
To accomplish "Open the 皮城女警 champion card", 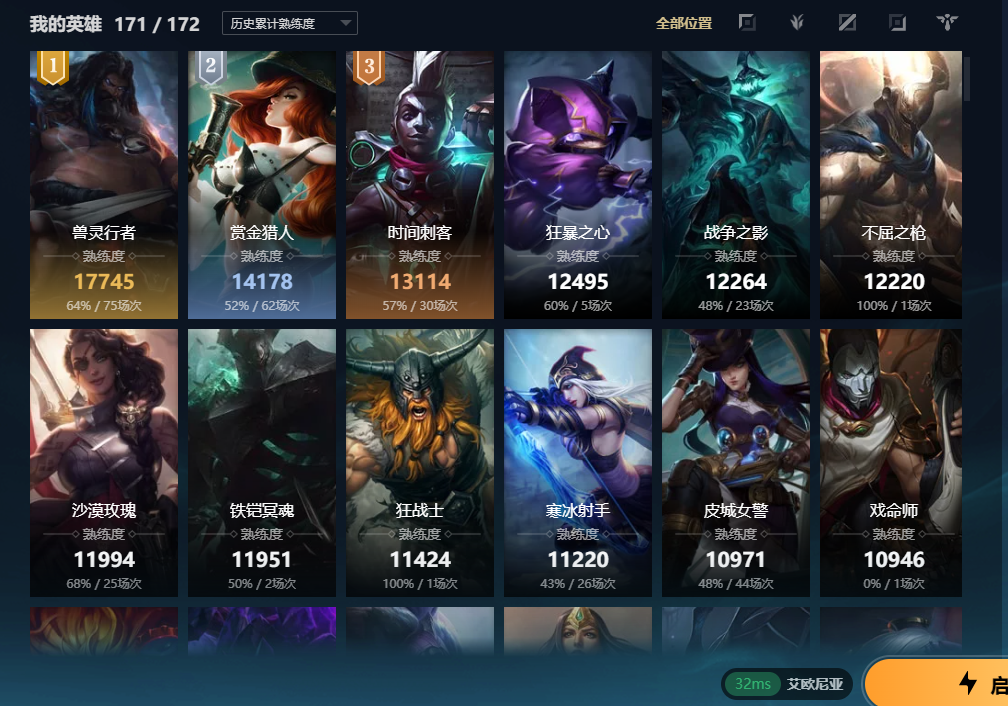I will (x=736, y=463).
